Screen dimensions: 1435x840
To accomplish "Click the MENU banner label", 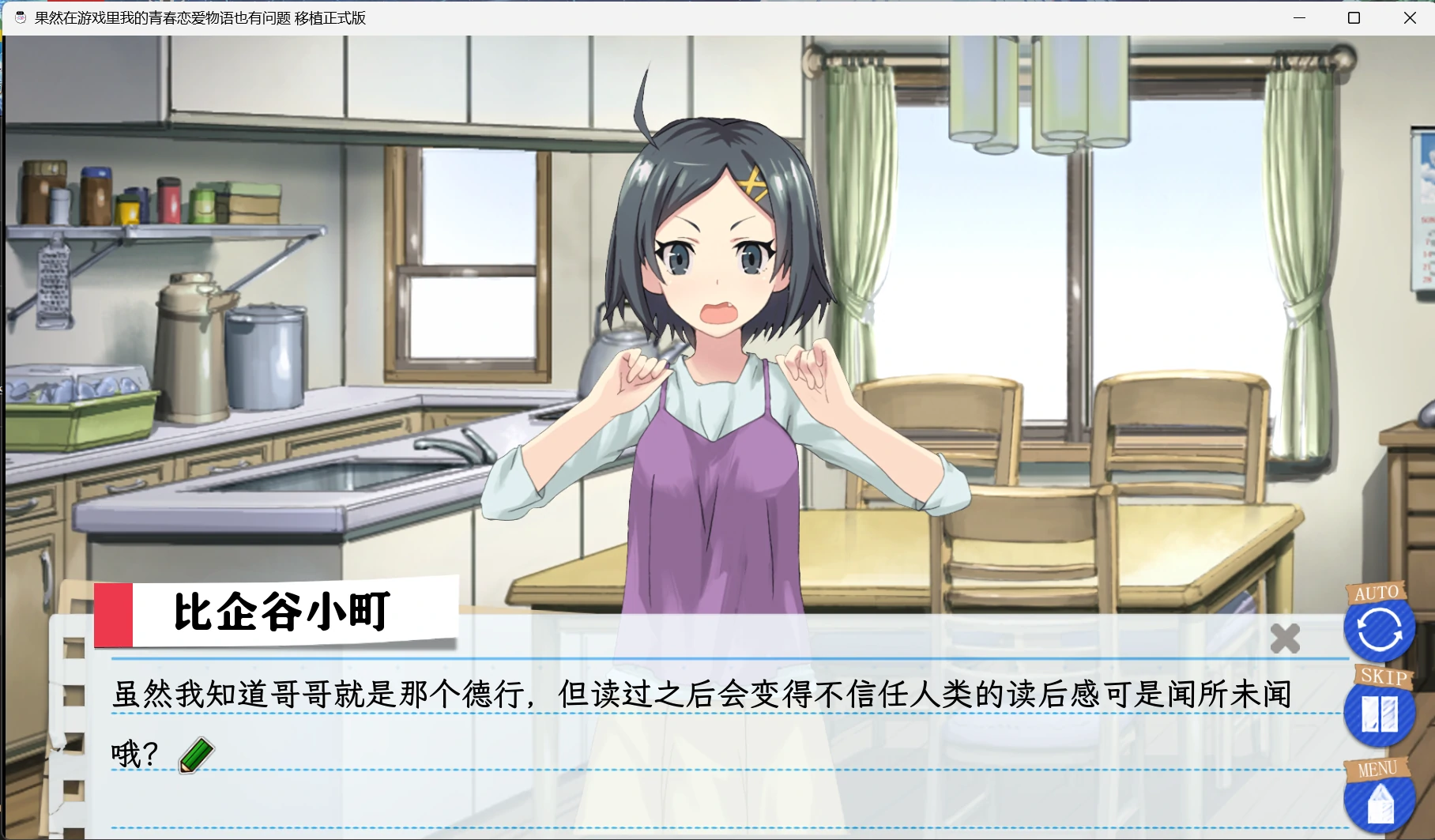I will click(x=1377, y=767).
